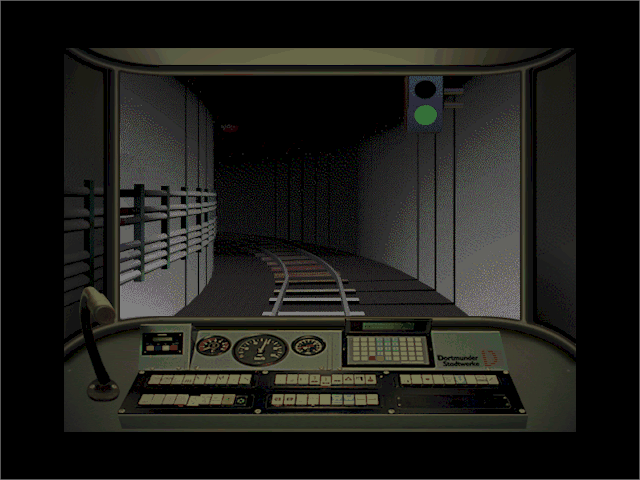Click the small indicator box left of the gauges
Image resolution: width=640 pixels, height=480 pixels.
point(161,346)
